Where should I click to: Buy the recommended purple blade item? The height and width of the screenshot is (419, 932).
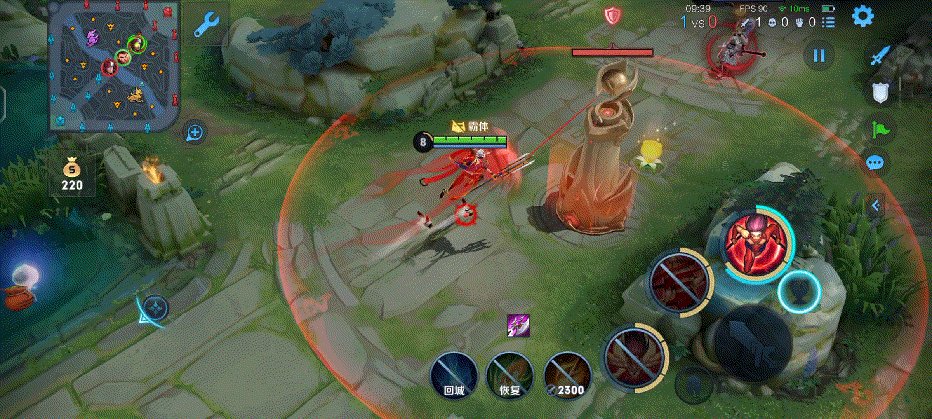(518, 325)
